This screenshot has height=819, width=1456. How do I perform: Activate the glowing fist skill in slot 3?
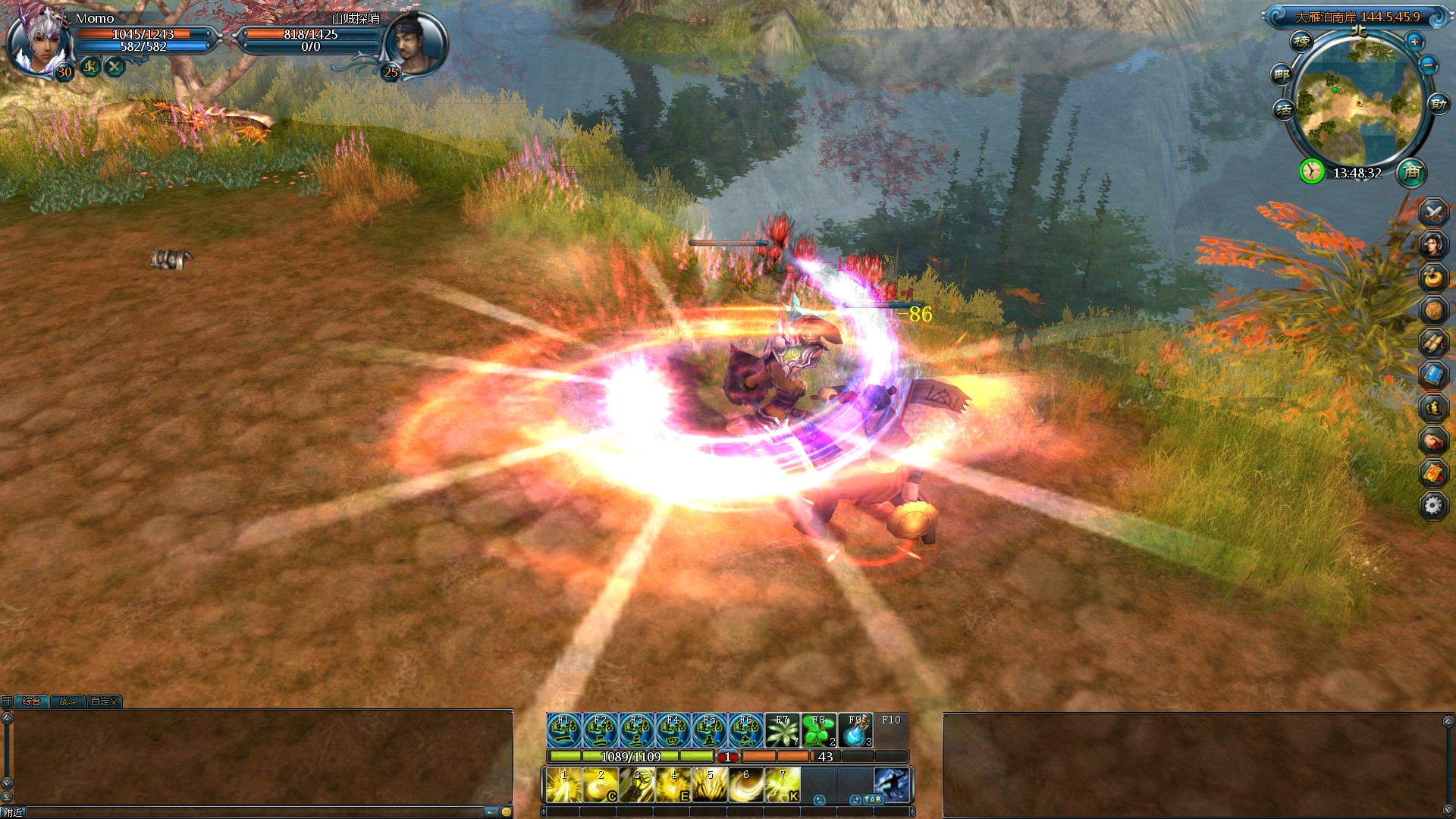point(637,786)
